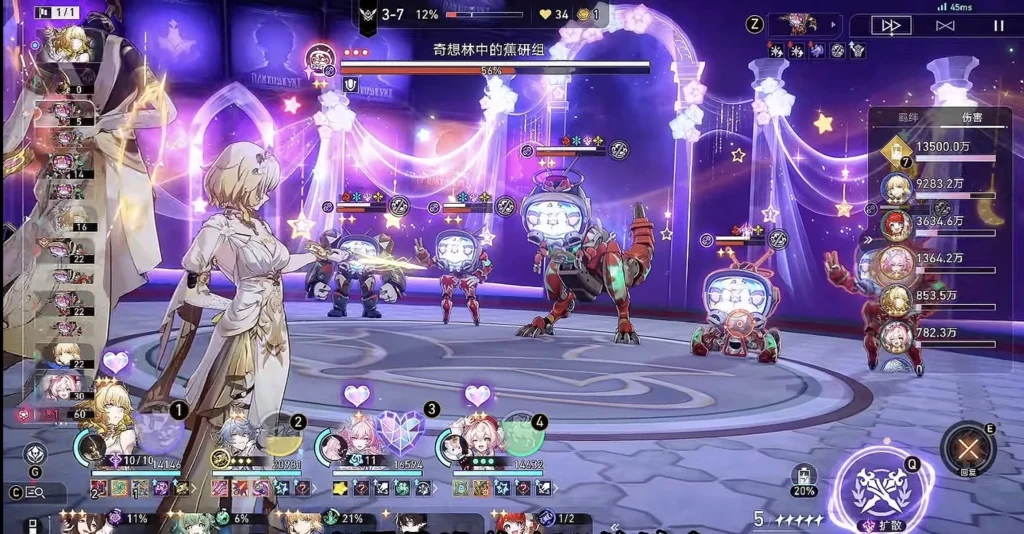The width and height of the screenshot is (1024, 534).
Task: Switch to the 羁绊 bond tab
Action: click(x=907, y=117)
